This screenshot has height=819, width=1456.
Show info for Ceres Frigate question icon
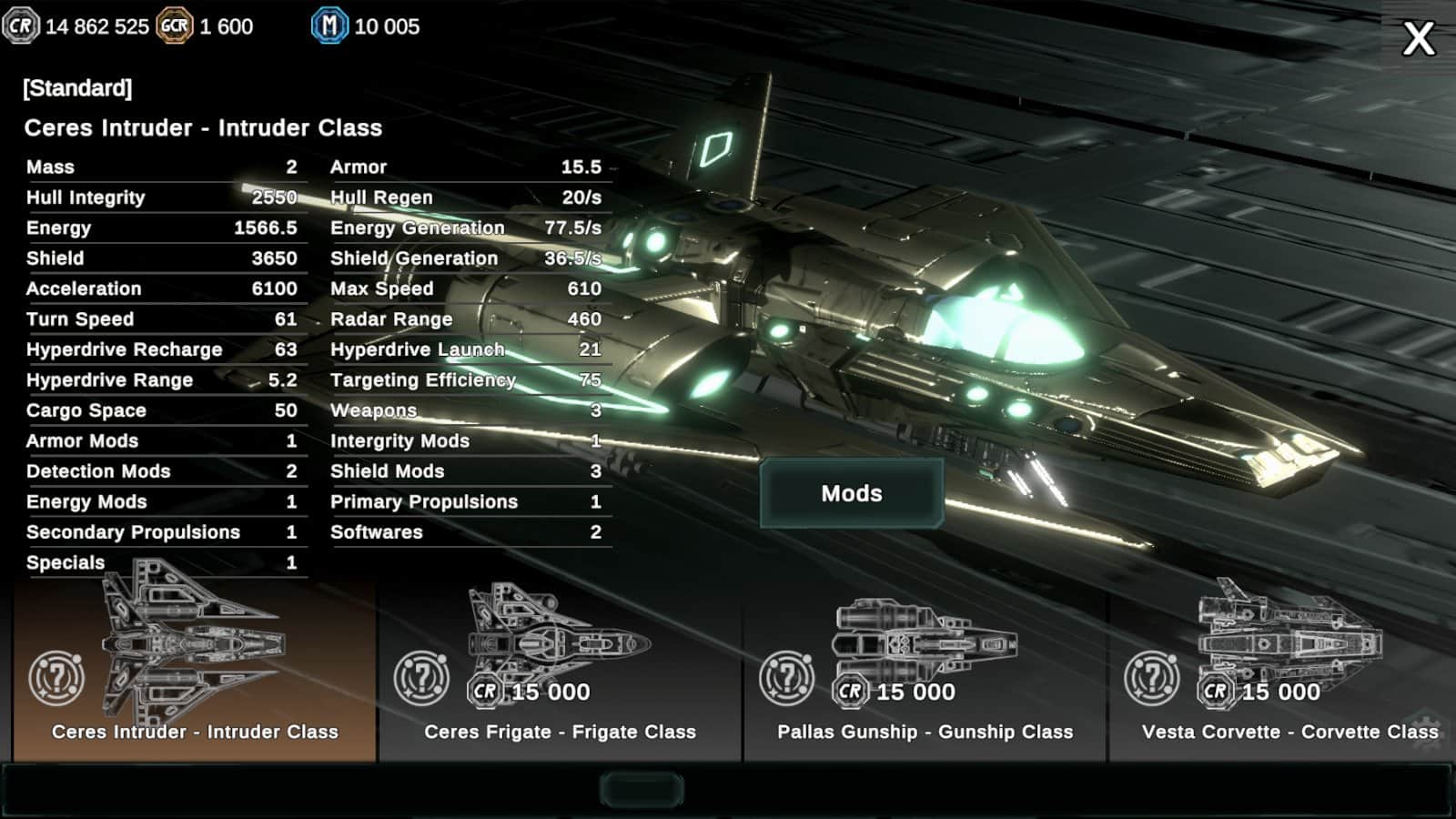421,679
